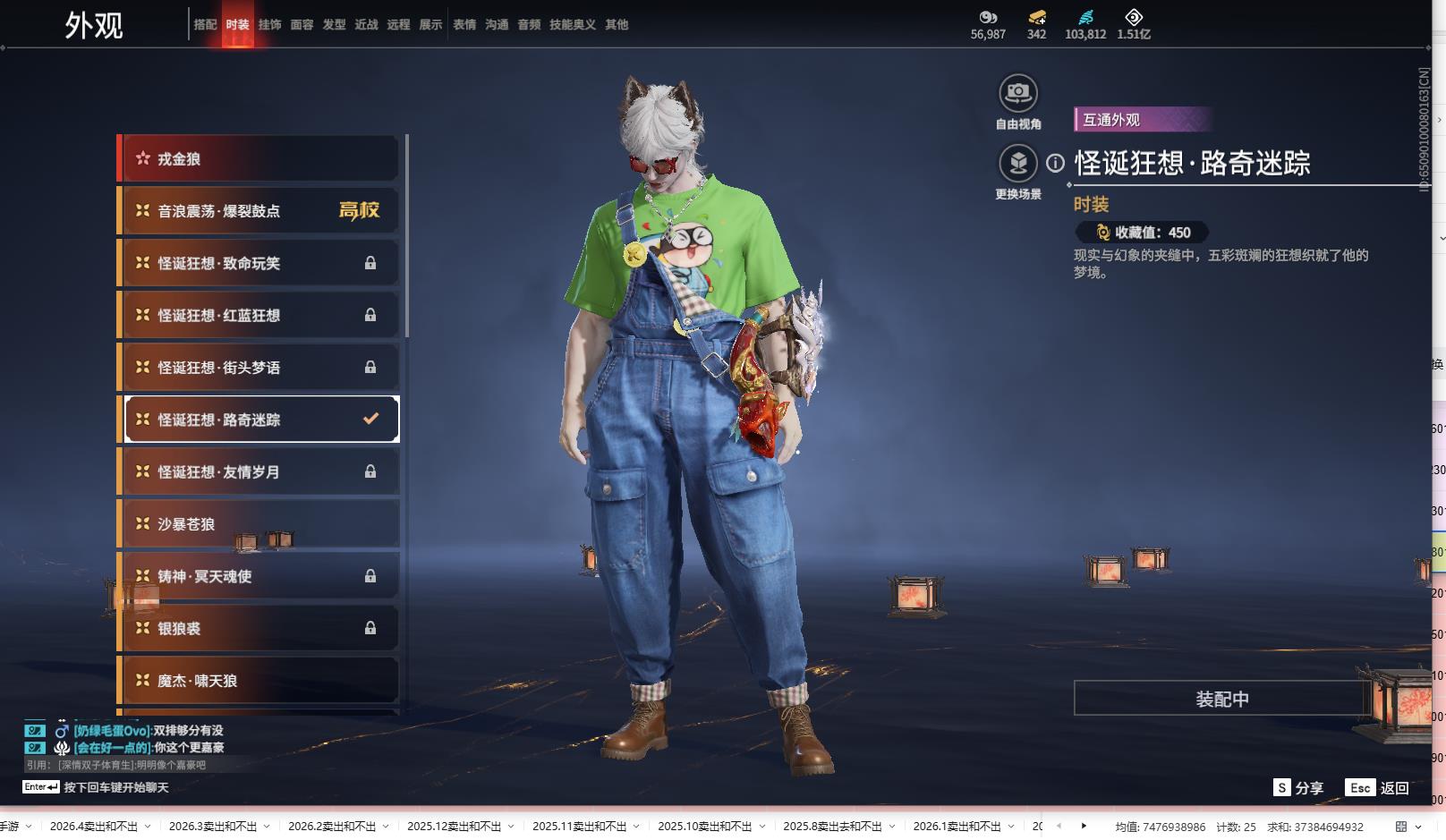Choose the 音浪震荡·爆裂鼓点 outfit
Viewport: 1446px width, 840px height.
tap(259, 211)
